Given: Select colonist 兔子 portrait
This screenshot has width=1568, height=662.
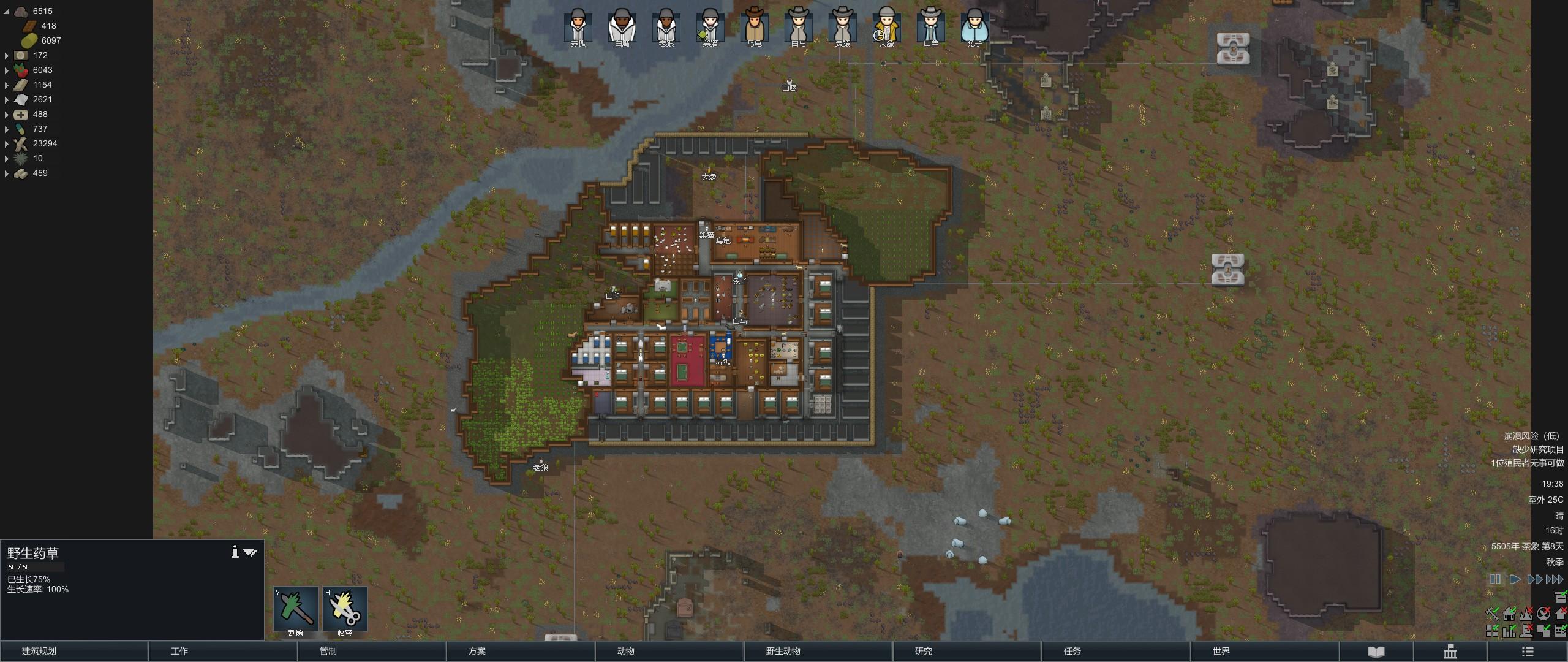Looking at the screenshot, I should [974, 26].
